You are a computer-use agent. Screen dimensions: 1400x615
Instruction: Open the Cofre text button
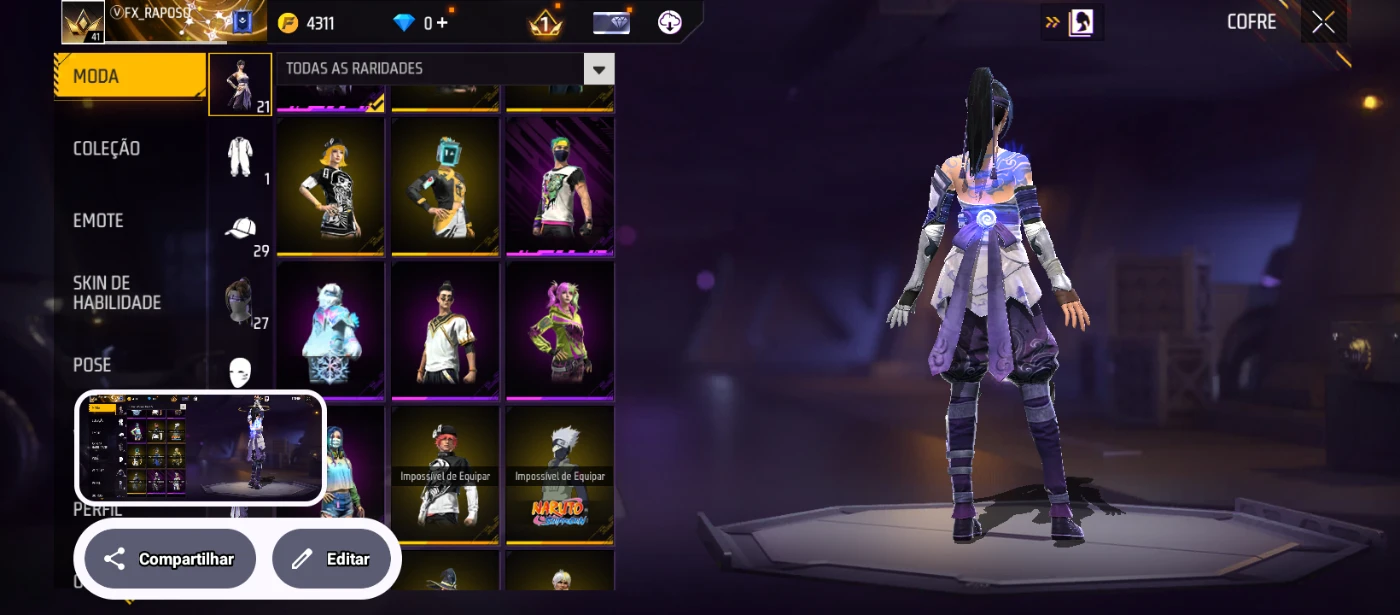(x=1251, y=22)
